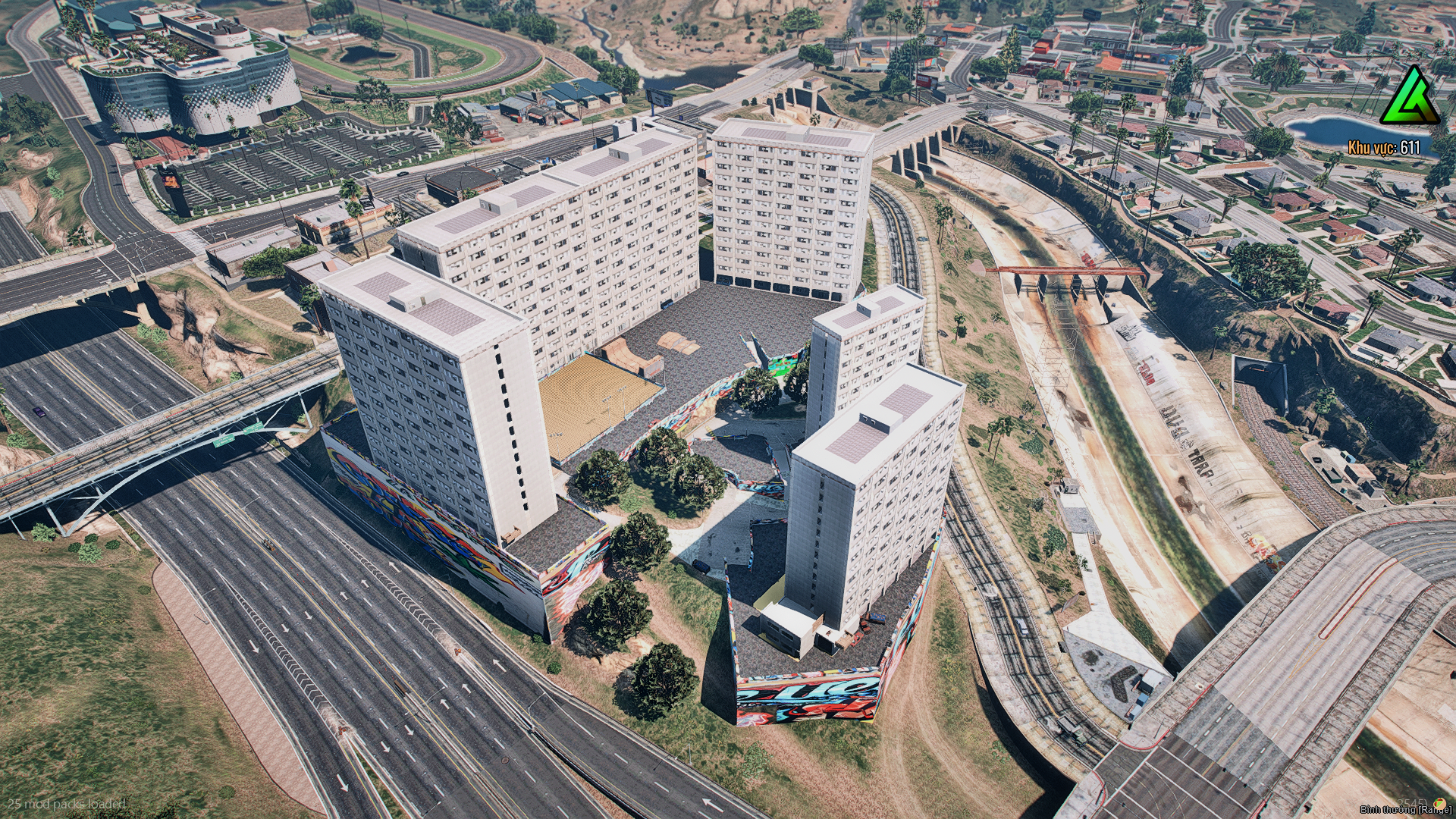The height and width of the screenshot is (819, 1456).
Task: Click the green triangle server logo
Action: pos(1409,97)
